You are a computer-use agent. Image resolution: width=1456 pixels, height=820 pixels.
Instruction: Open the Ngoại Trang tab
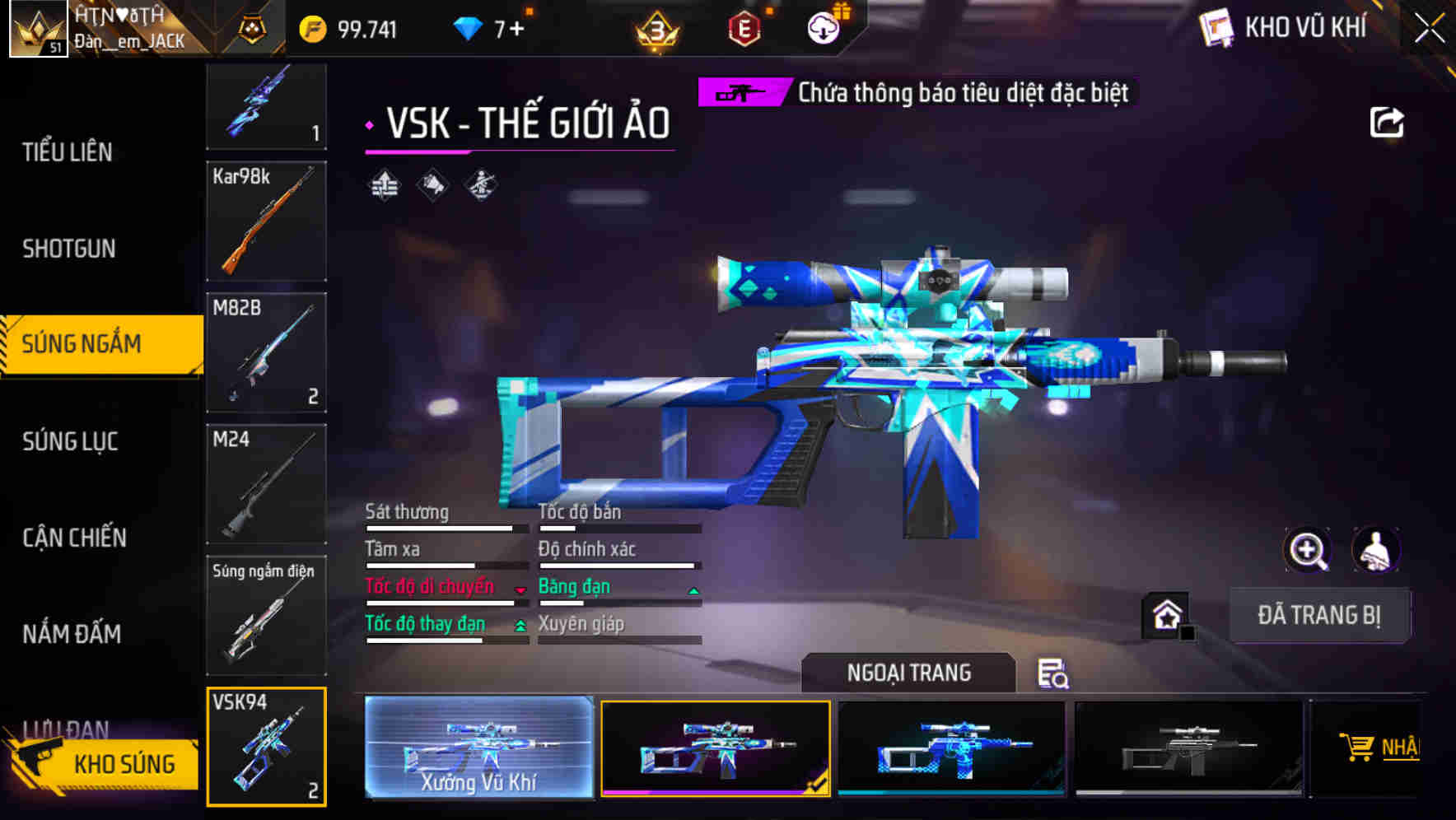(x=908, y=673)
